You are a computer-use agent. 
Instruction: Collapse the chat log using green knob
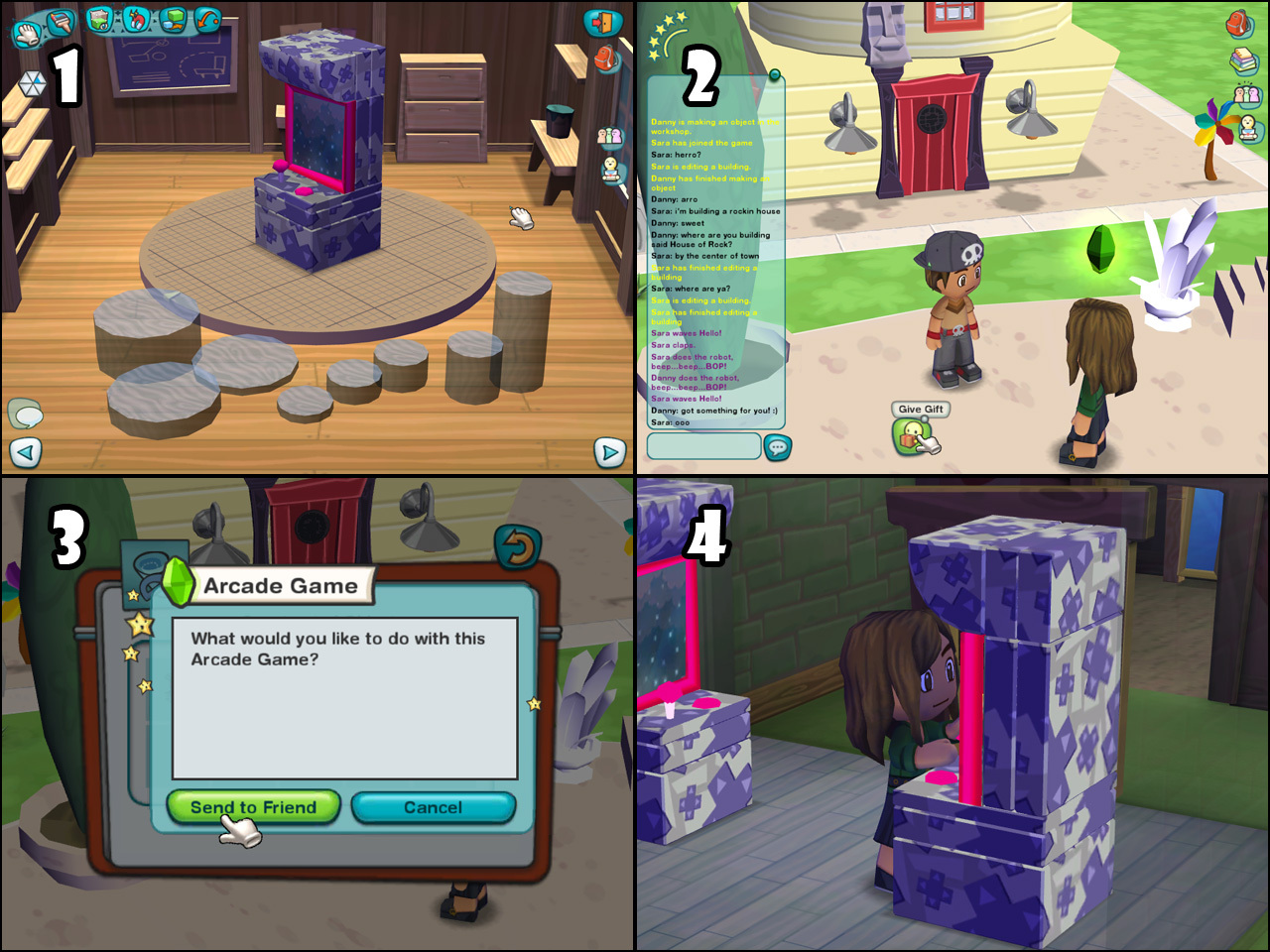(774, 75)
